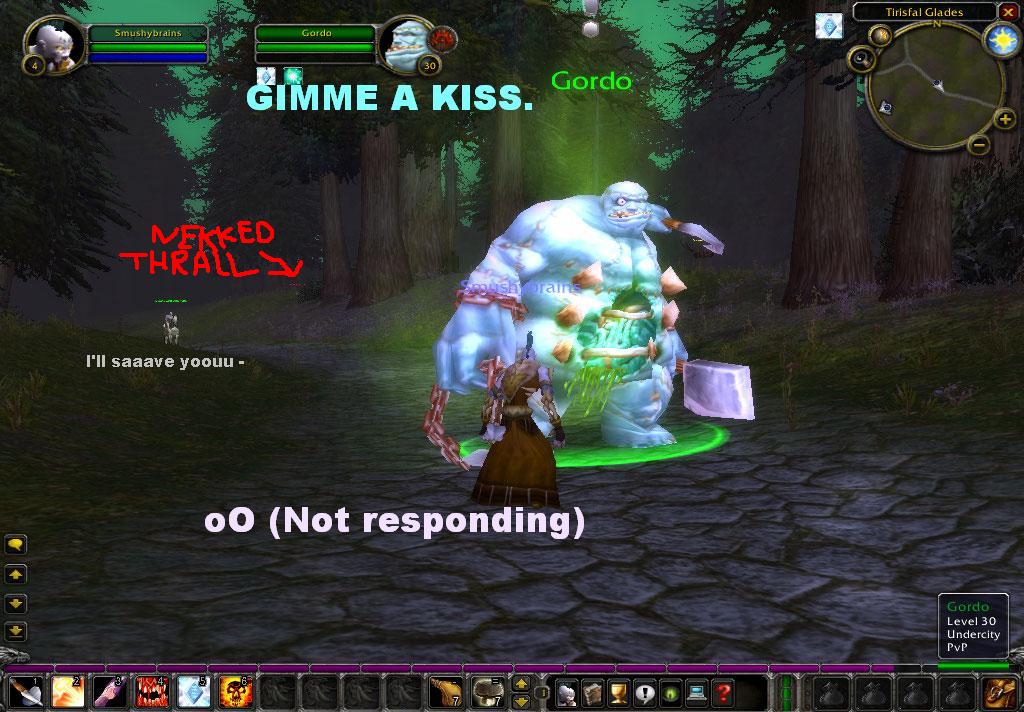1024x712 pixels.
Task: Trigger the flaming skull ability
Action: pyautogui.click(x=235, y=691)
